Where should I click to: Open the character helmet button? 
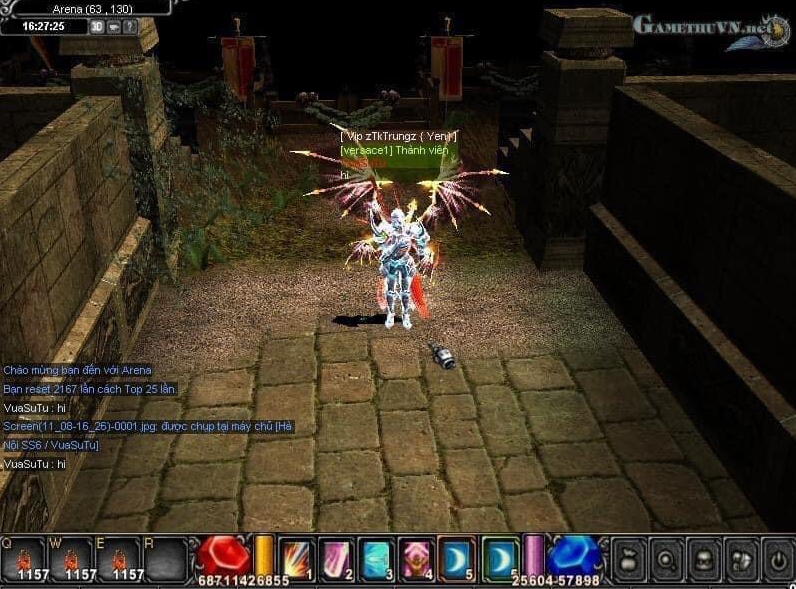point(704,556)
